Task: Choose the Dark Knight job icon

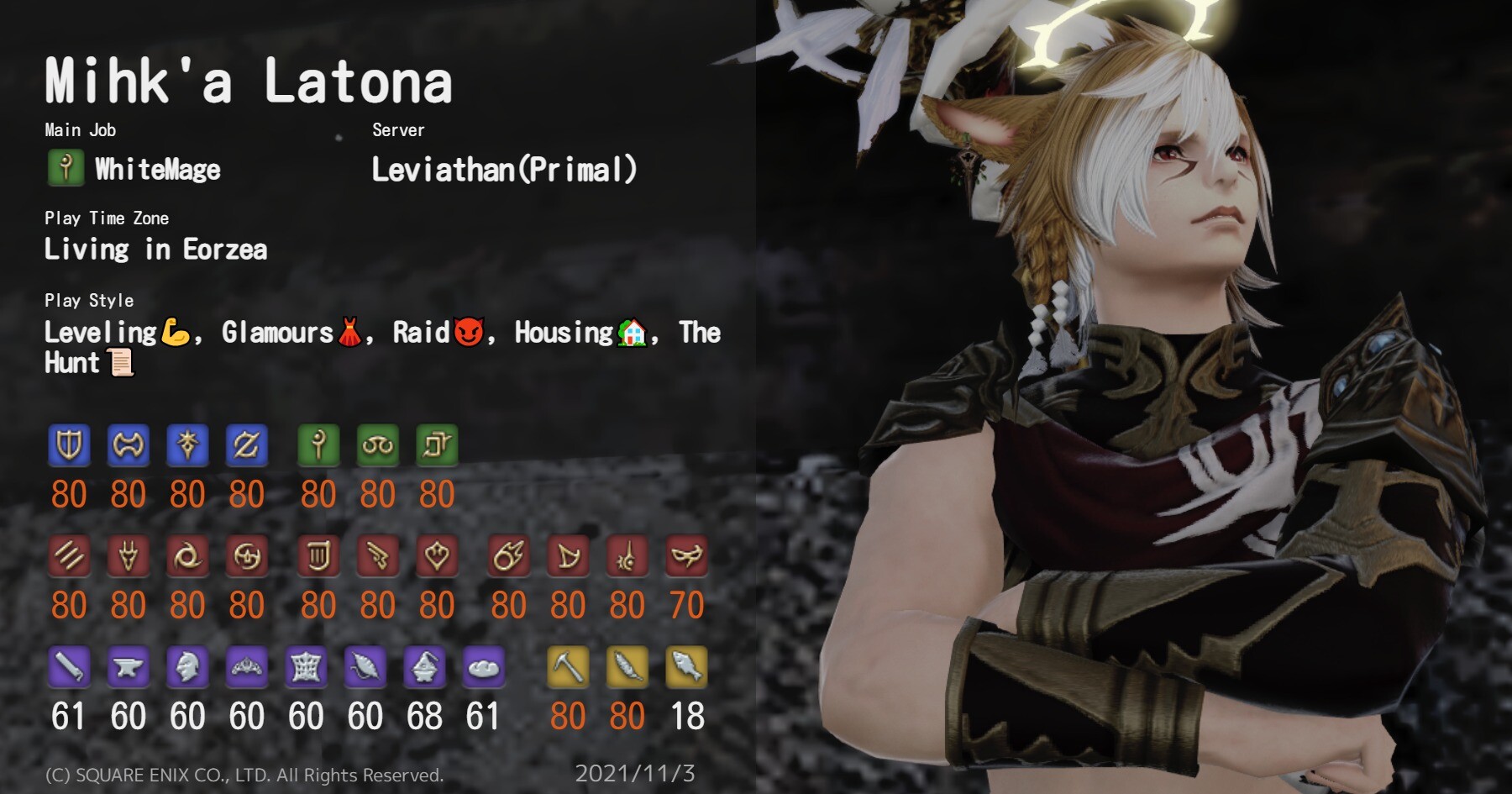Action: 187,445
